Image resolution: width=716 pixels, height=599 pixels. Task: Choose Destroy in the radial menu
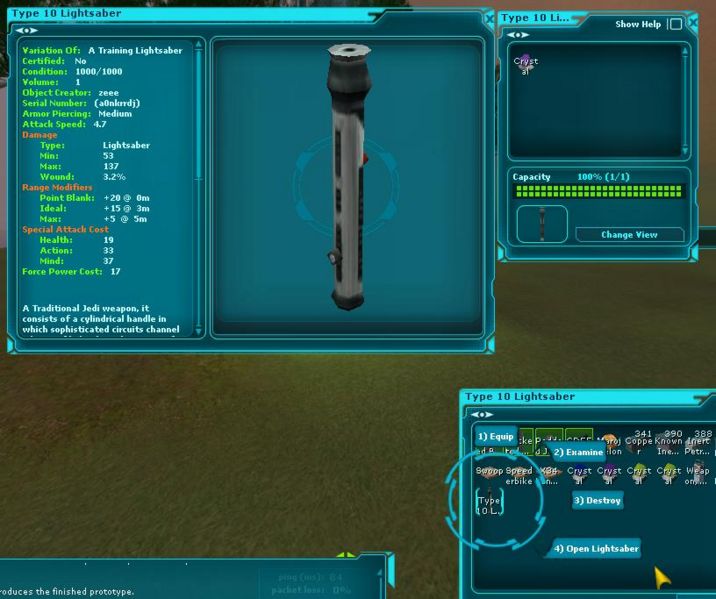coord(598,500)
